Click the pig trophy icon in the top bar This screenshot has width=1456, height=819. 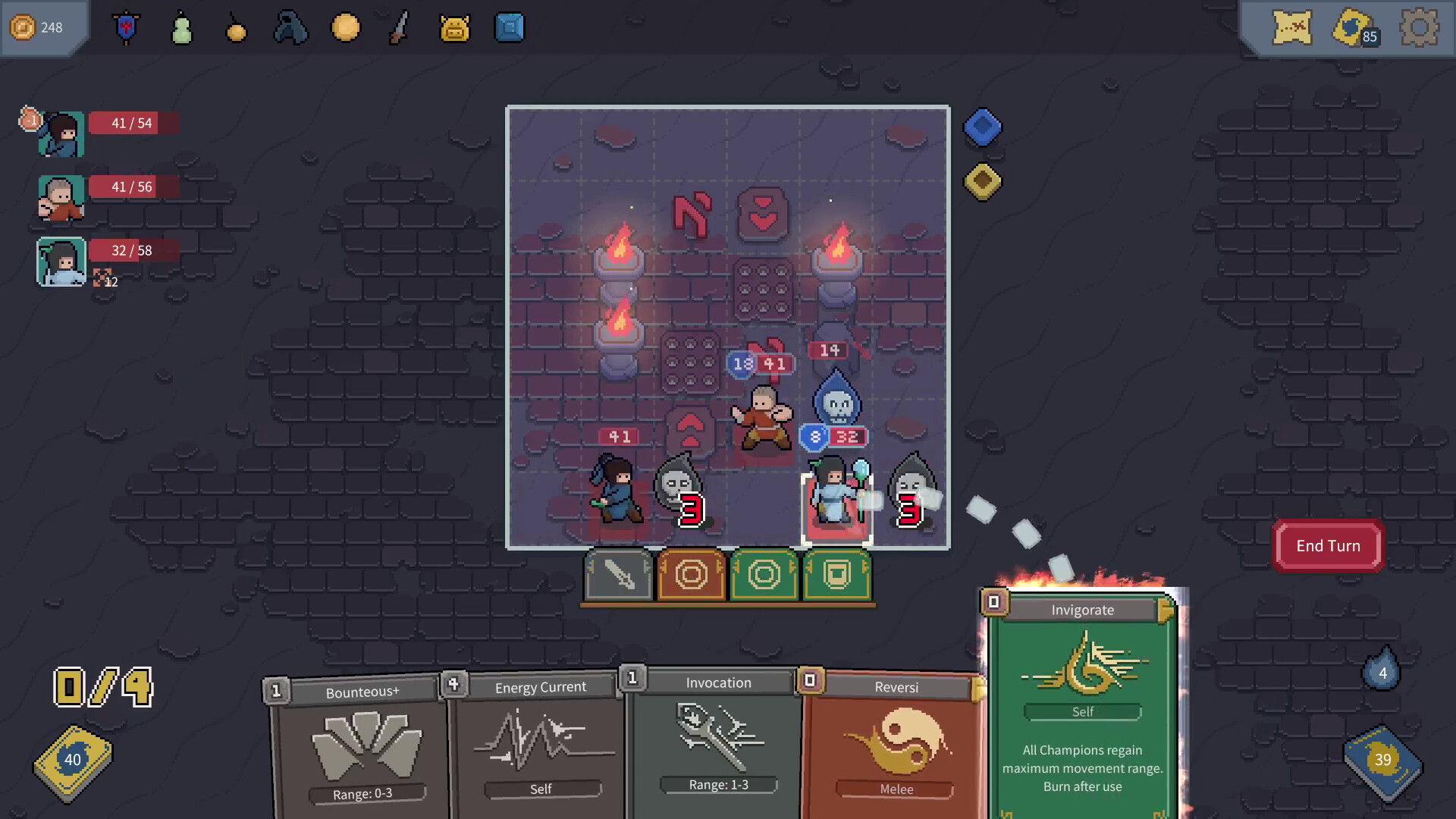pyautogui.click(x=453, y=27)
